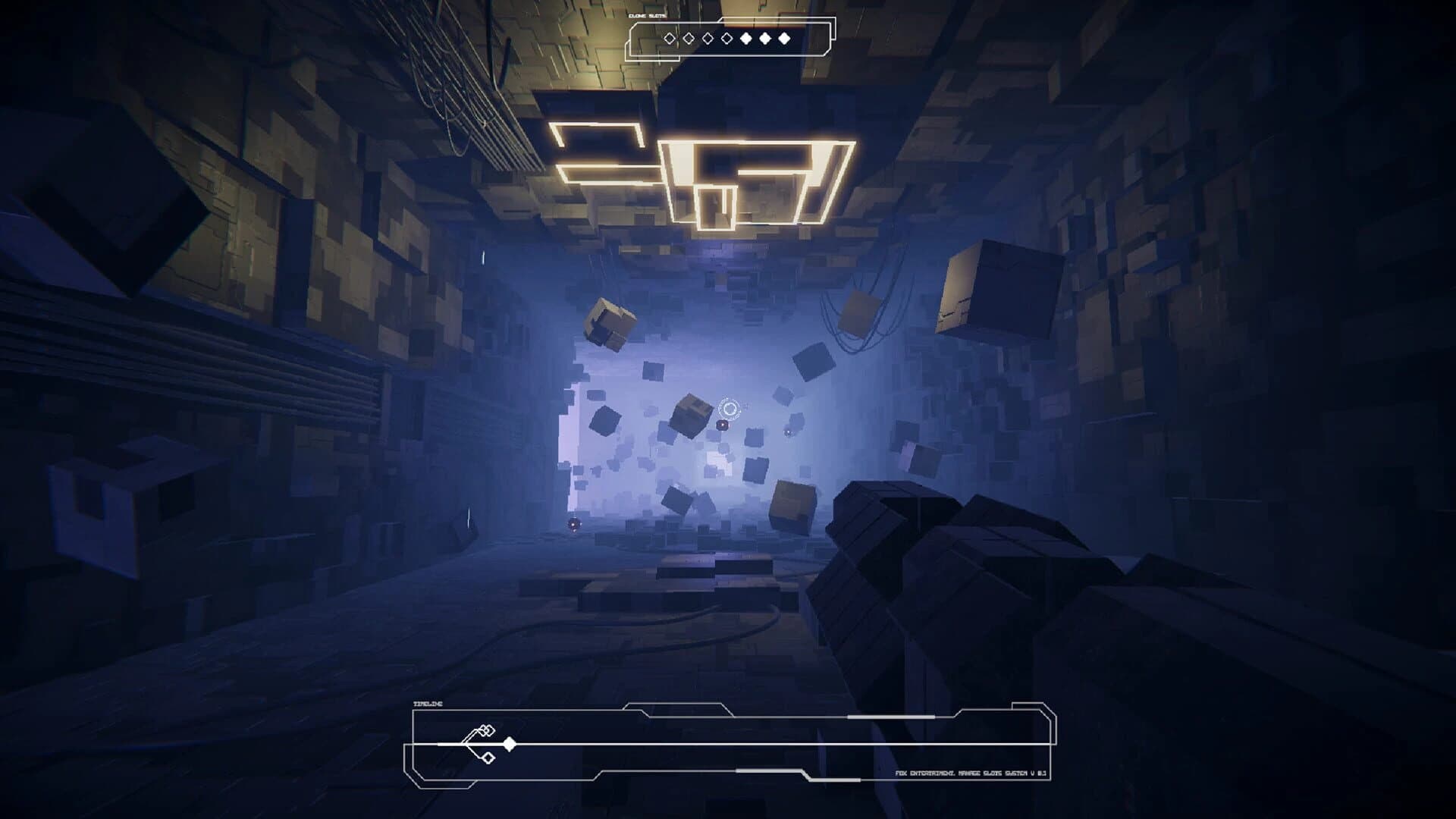The width and height of the screenshot is (1456, 819).
Task: Toggle the sixth filled clone slot diamond
Action: tap(765, 36)
